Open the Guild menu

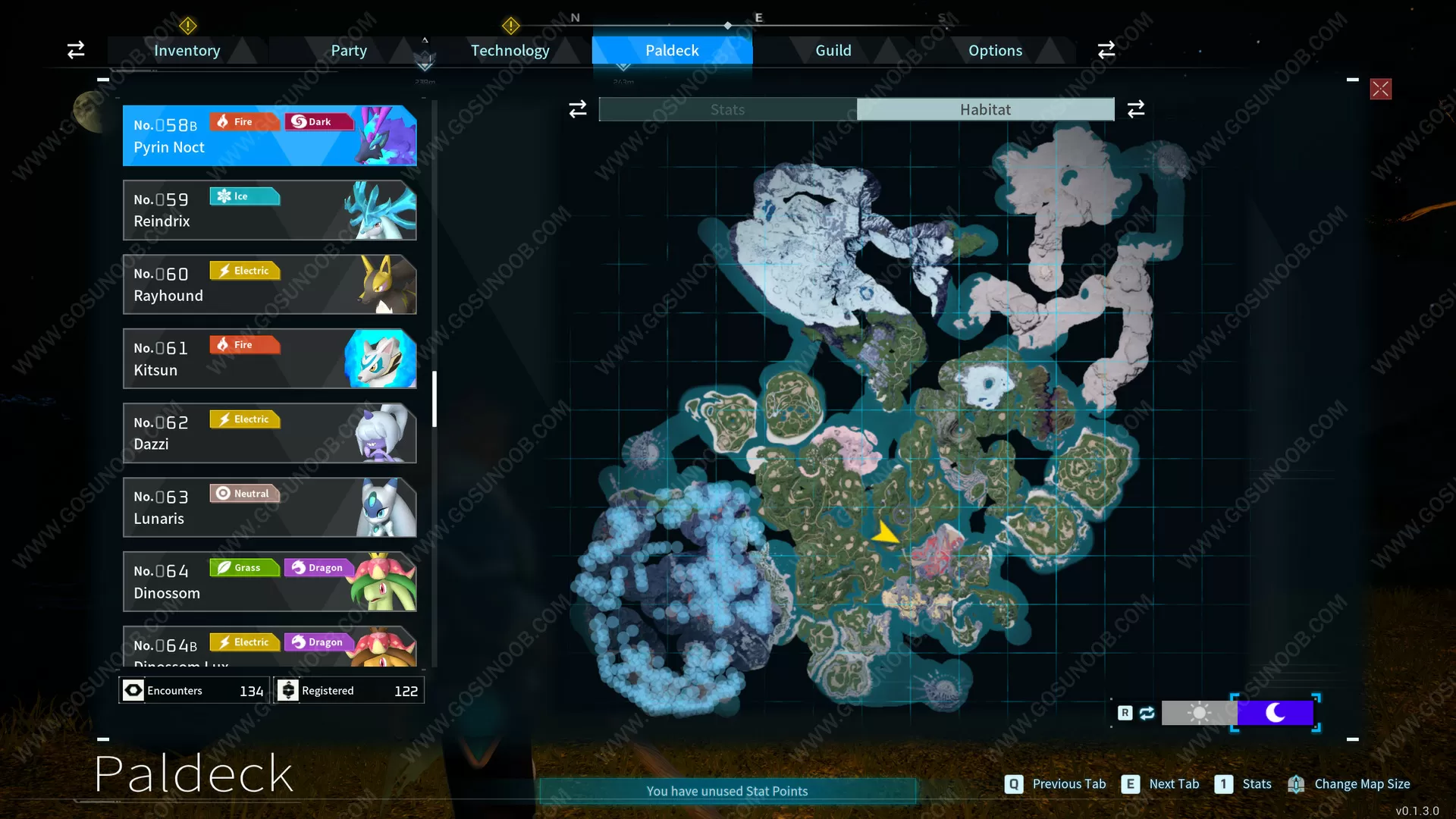[x=833, y=50]
